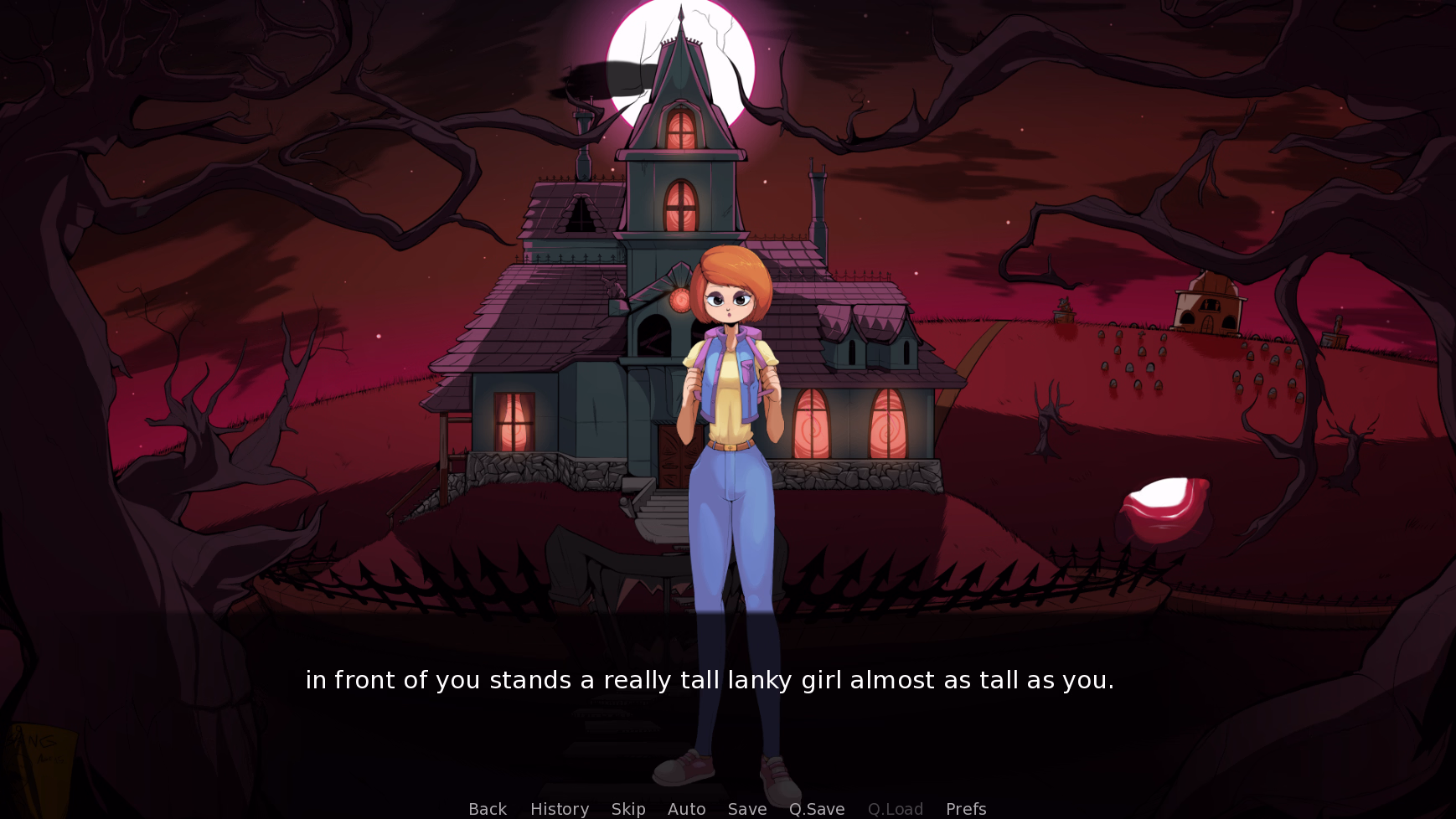Select the grayed-out Q.Load option
1456x819 pixels.
tap(895, 808)
